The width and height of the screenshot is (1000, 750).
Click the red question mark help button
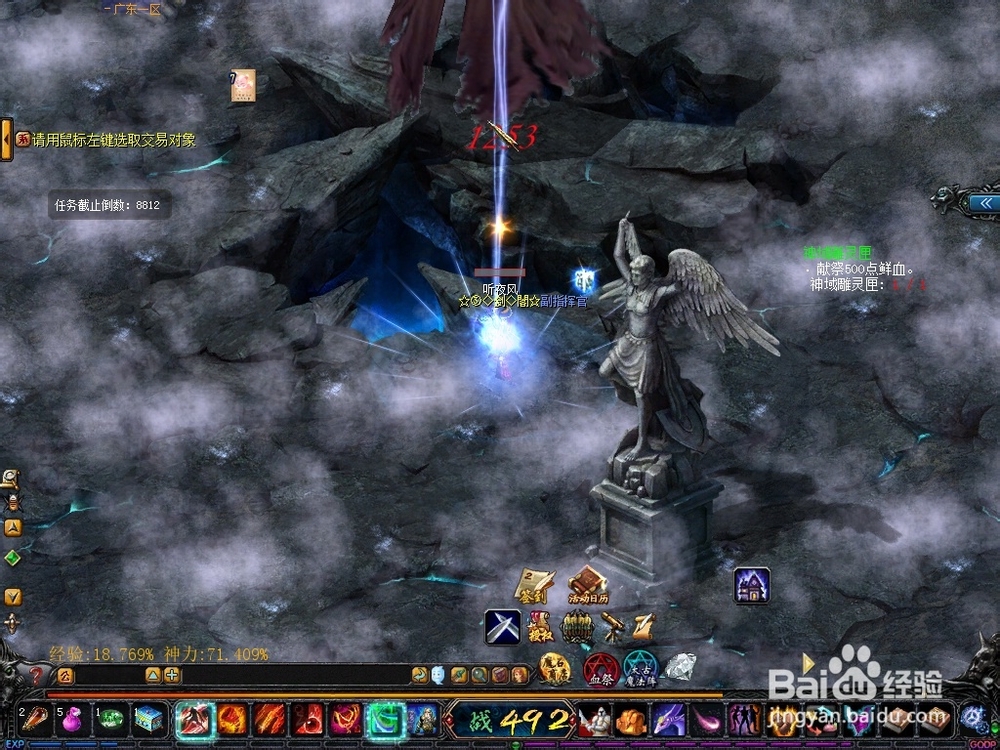(x=37, y=675)
